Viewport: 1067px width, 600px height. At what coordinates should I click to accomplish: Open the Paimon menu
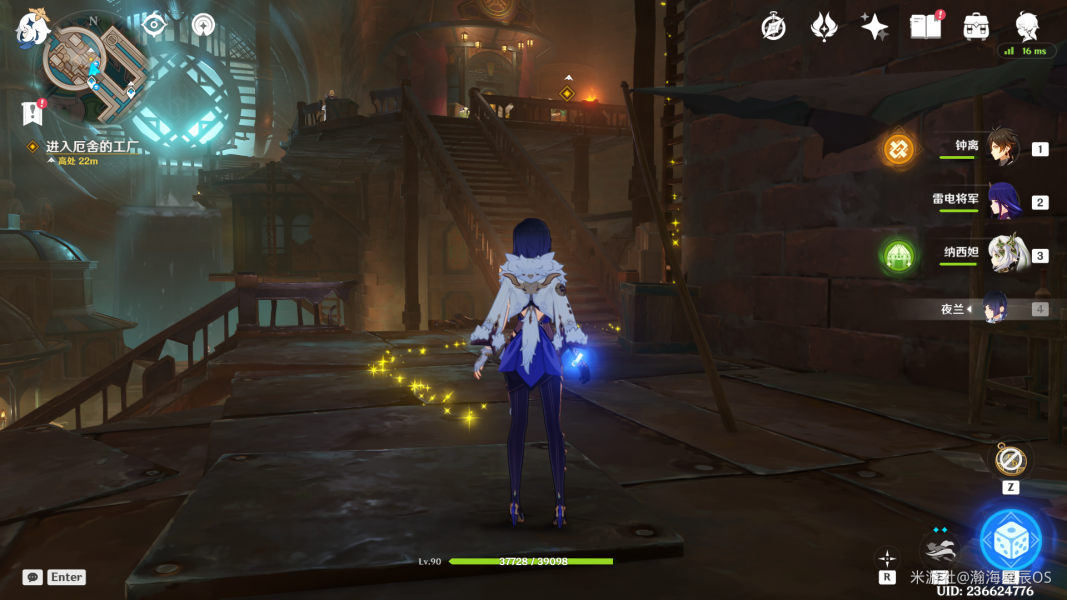coord(32,30)
